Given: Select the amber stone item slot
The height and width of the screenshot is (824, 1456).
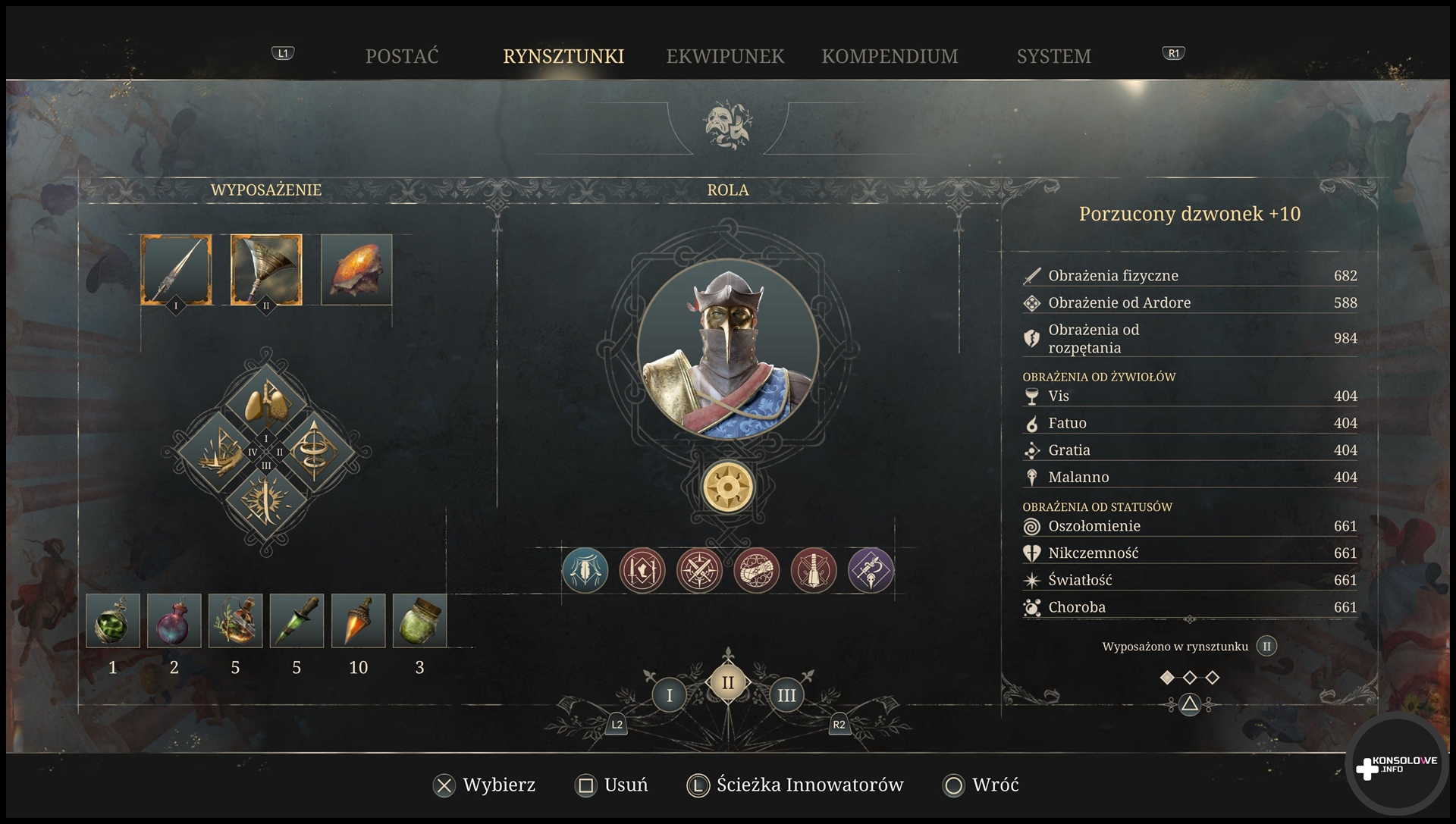Looking at the screenshot, I should [x=356, y=270].
